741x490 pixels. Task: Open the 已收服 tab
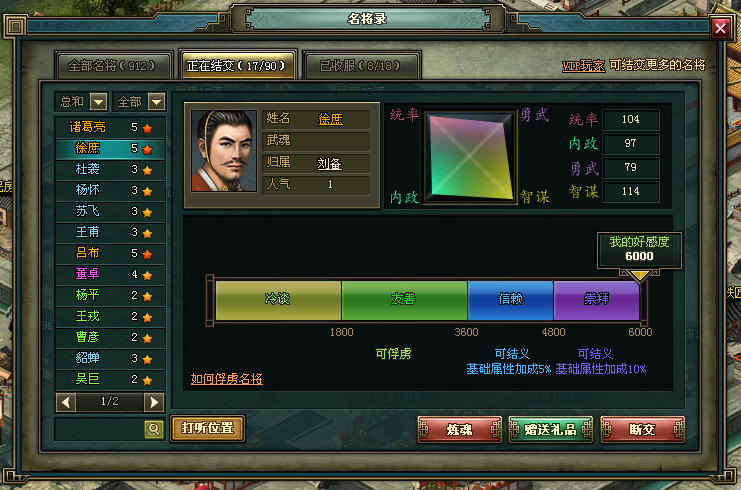click(361, 66)
